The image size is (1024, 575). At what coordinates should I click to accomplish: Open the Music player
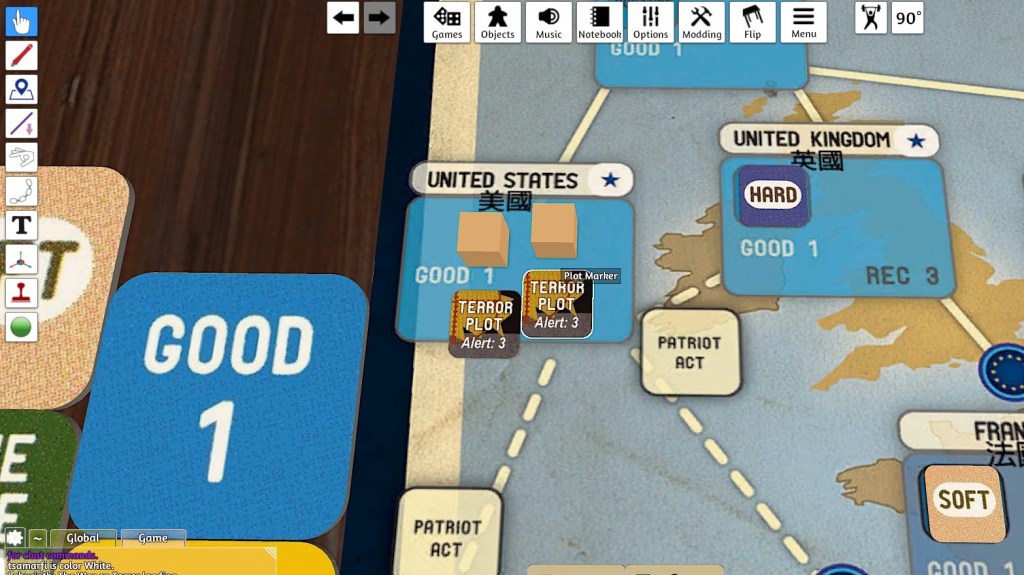point(549,21)
